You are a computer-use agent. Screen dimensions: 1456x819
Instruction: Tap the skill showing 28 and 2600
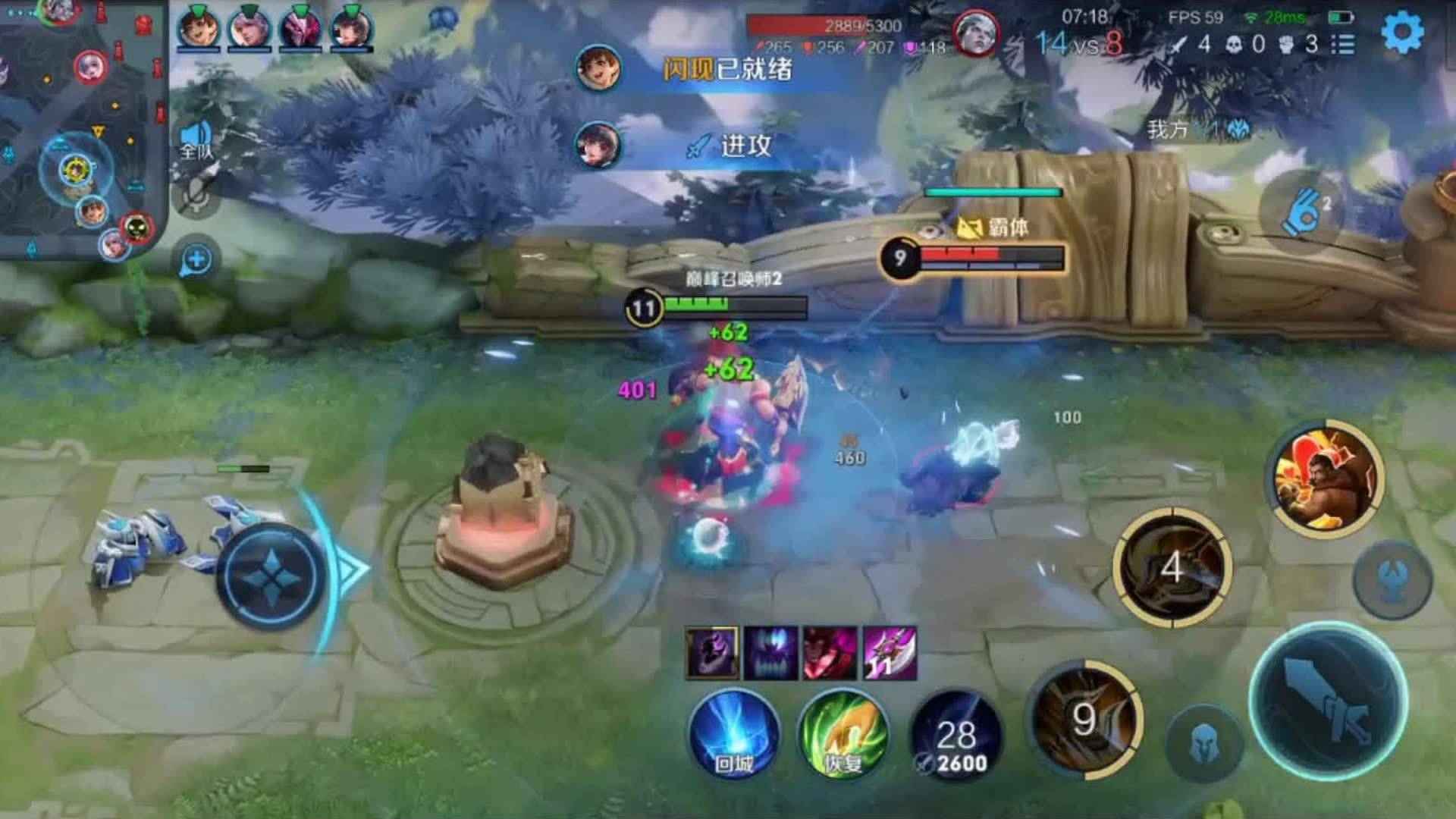(x=955, y=736)
